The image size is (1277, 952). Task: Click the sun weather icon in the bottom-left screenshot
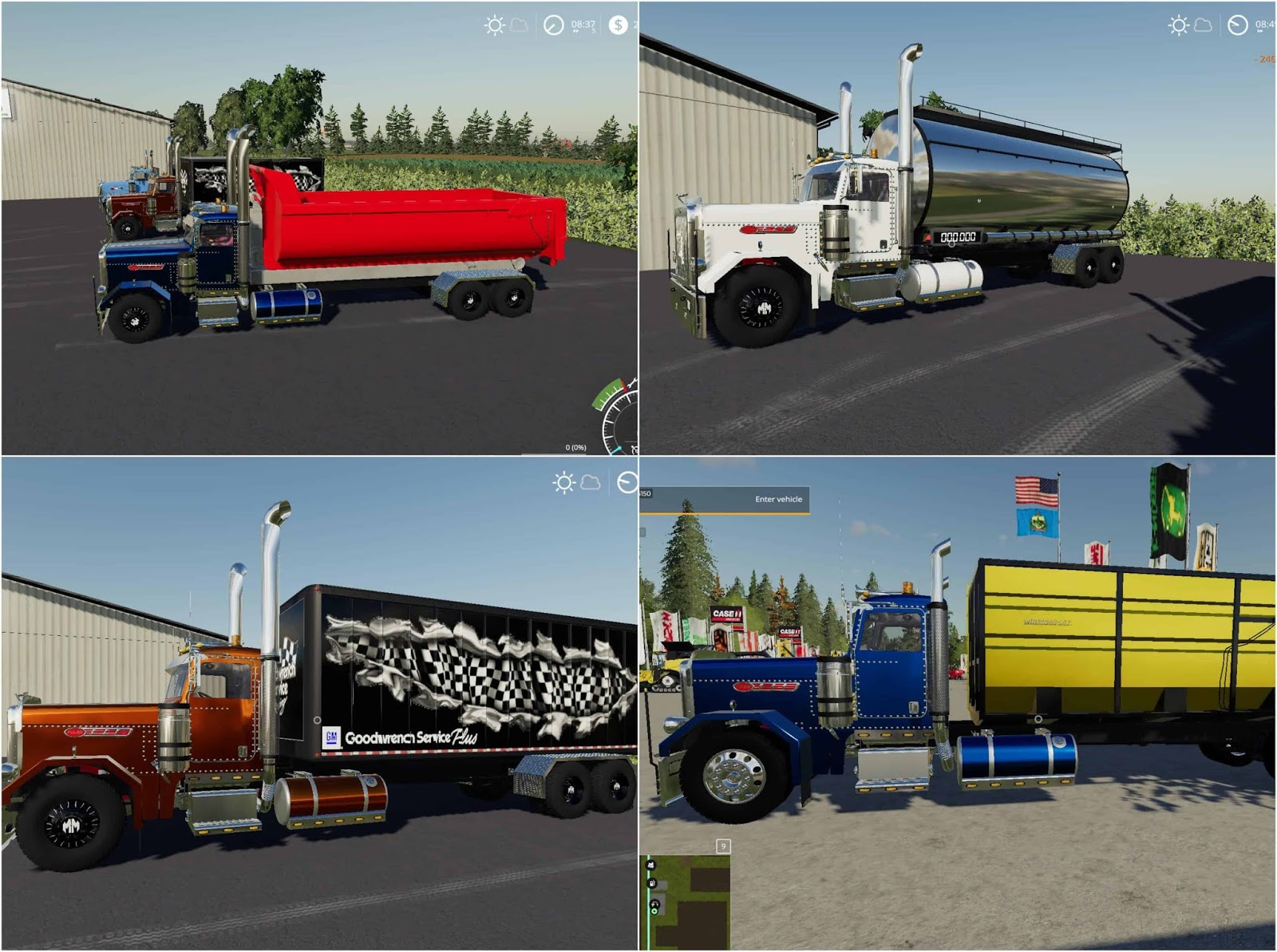564,482
